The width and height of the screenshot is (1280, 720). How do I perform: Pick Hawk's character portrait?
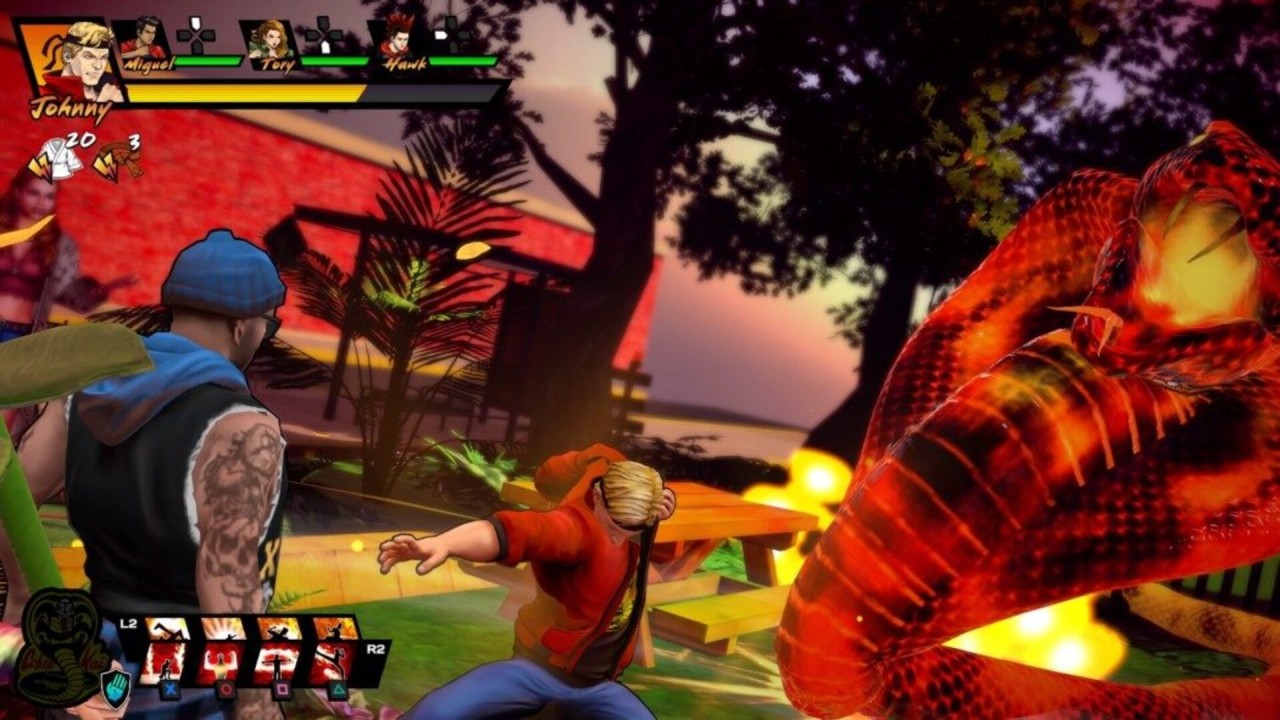click(x=398, y=42)
